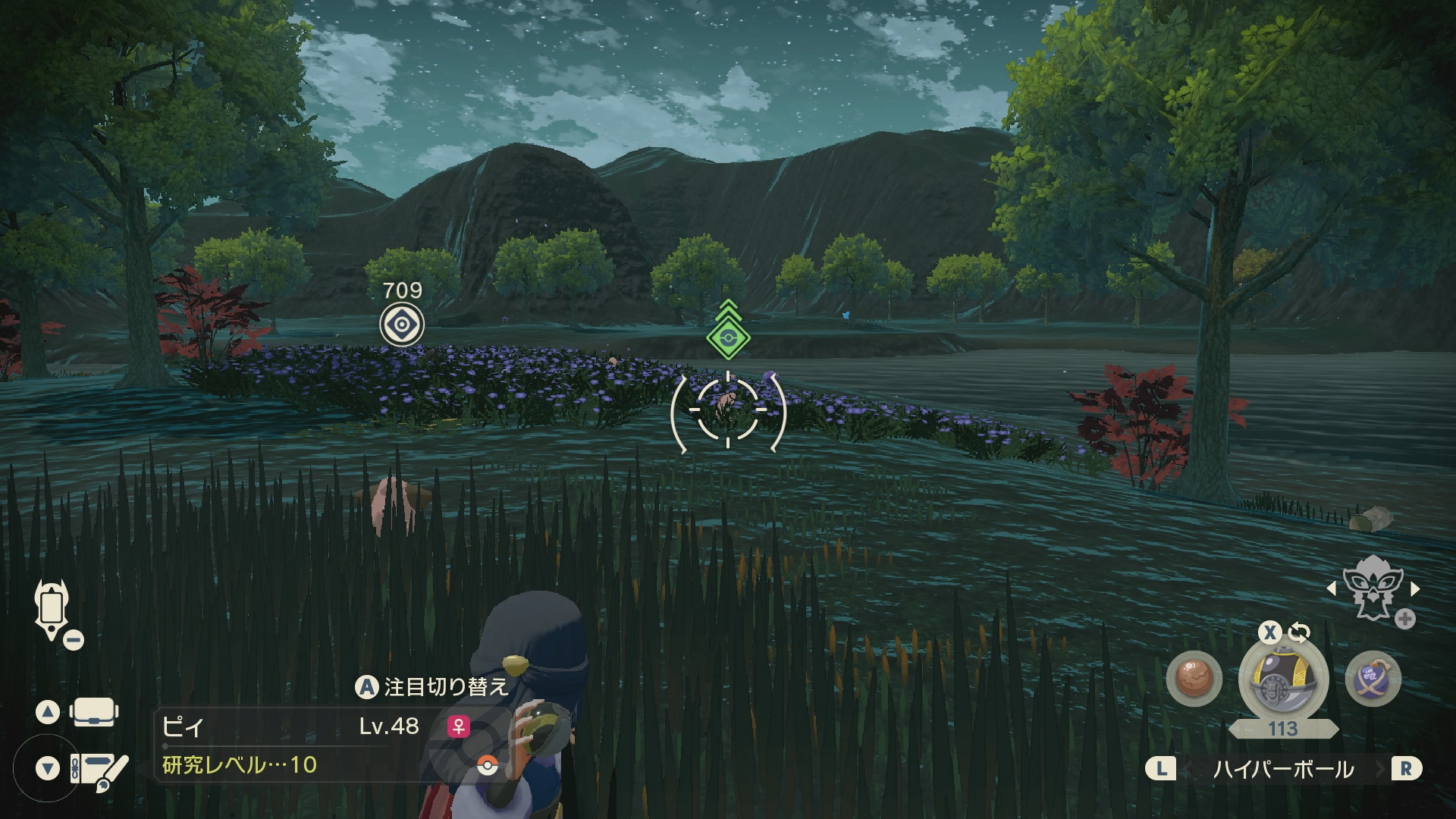Switch to the previous ride with left arrow
The width and height of the screenshot is (1456, 819).
click(x=1332, y=588)
